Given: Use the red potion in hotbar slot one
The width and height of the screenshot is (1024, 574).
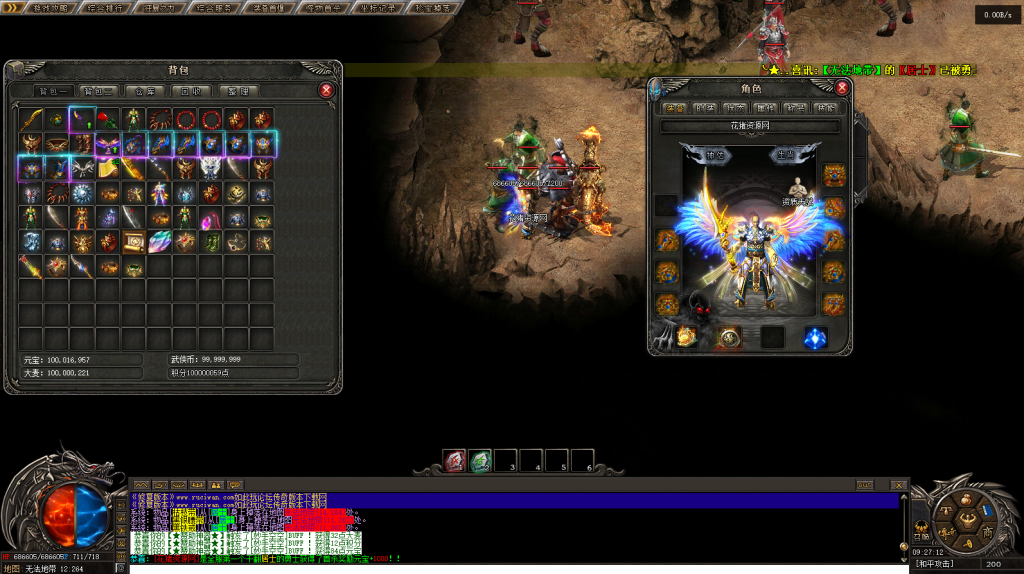Looking at the screenshot, I should pyautogui.click(x=455, y=461).
